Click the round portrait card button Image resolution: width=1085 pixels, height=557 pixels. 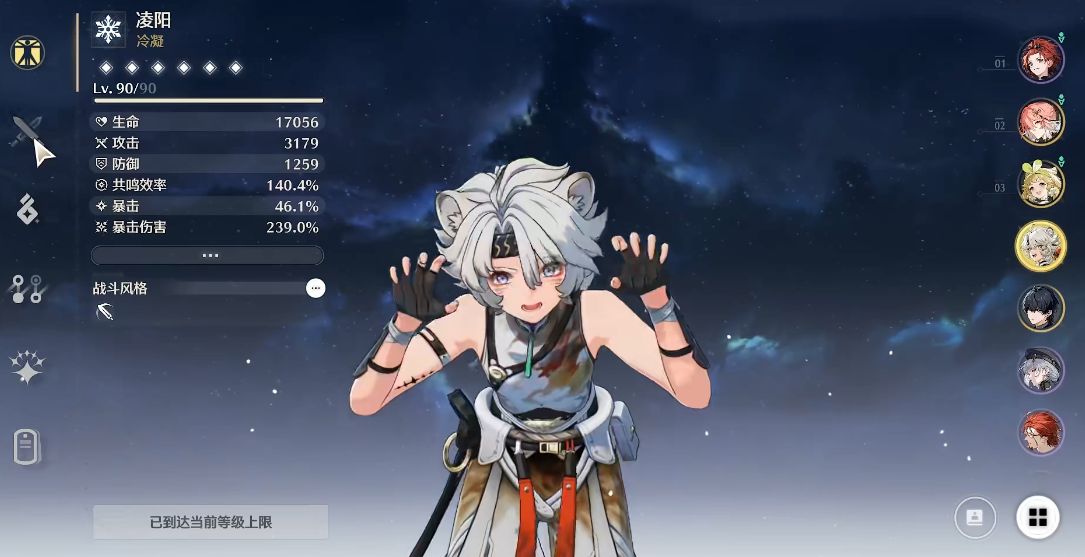[975, 517]
